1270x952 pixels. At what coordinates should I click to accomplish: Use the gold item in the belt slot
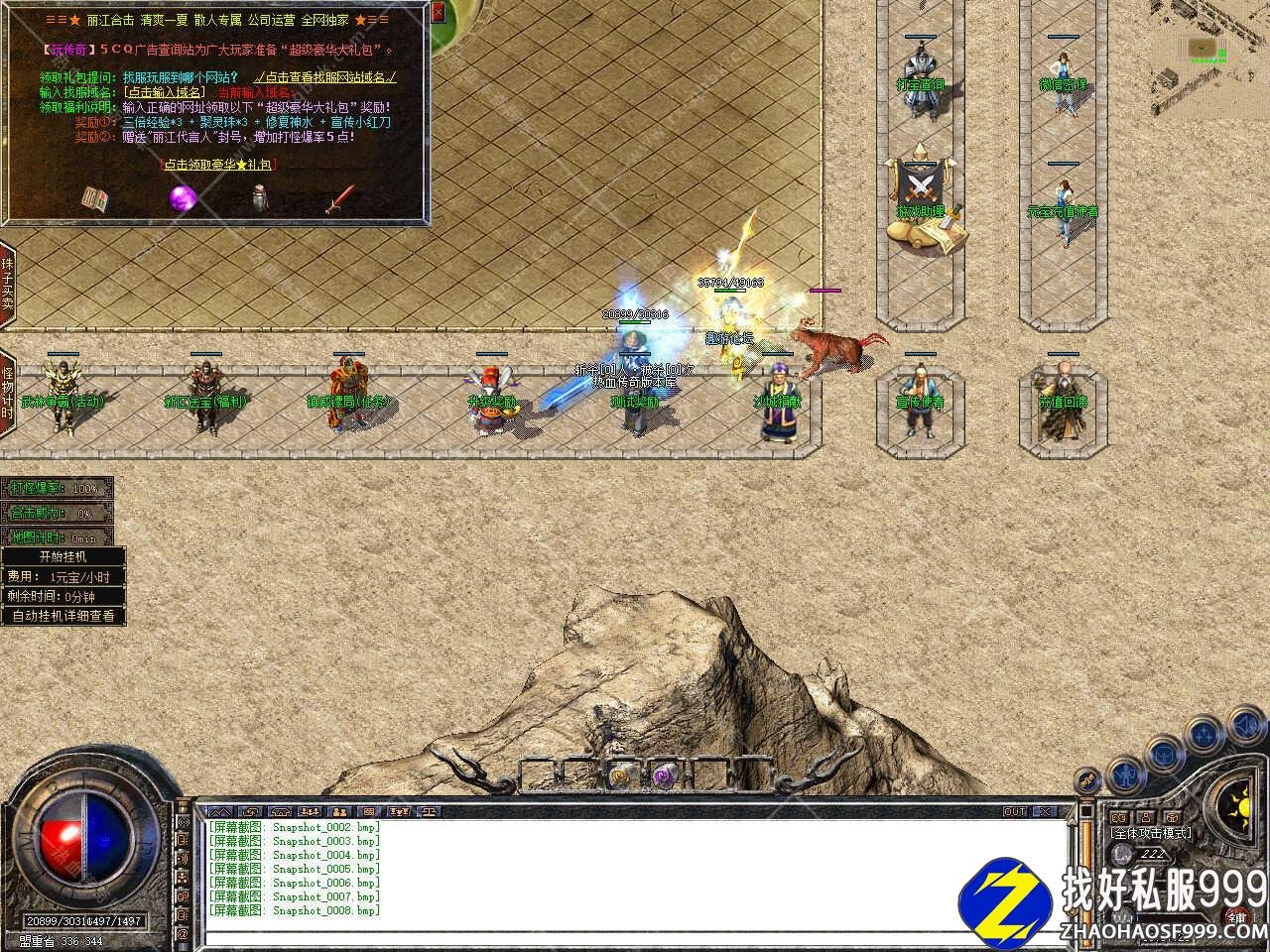pos(619,774)
